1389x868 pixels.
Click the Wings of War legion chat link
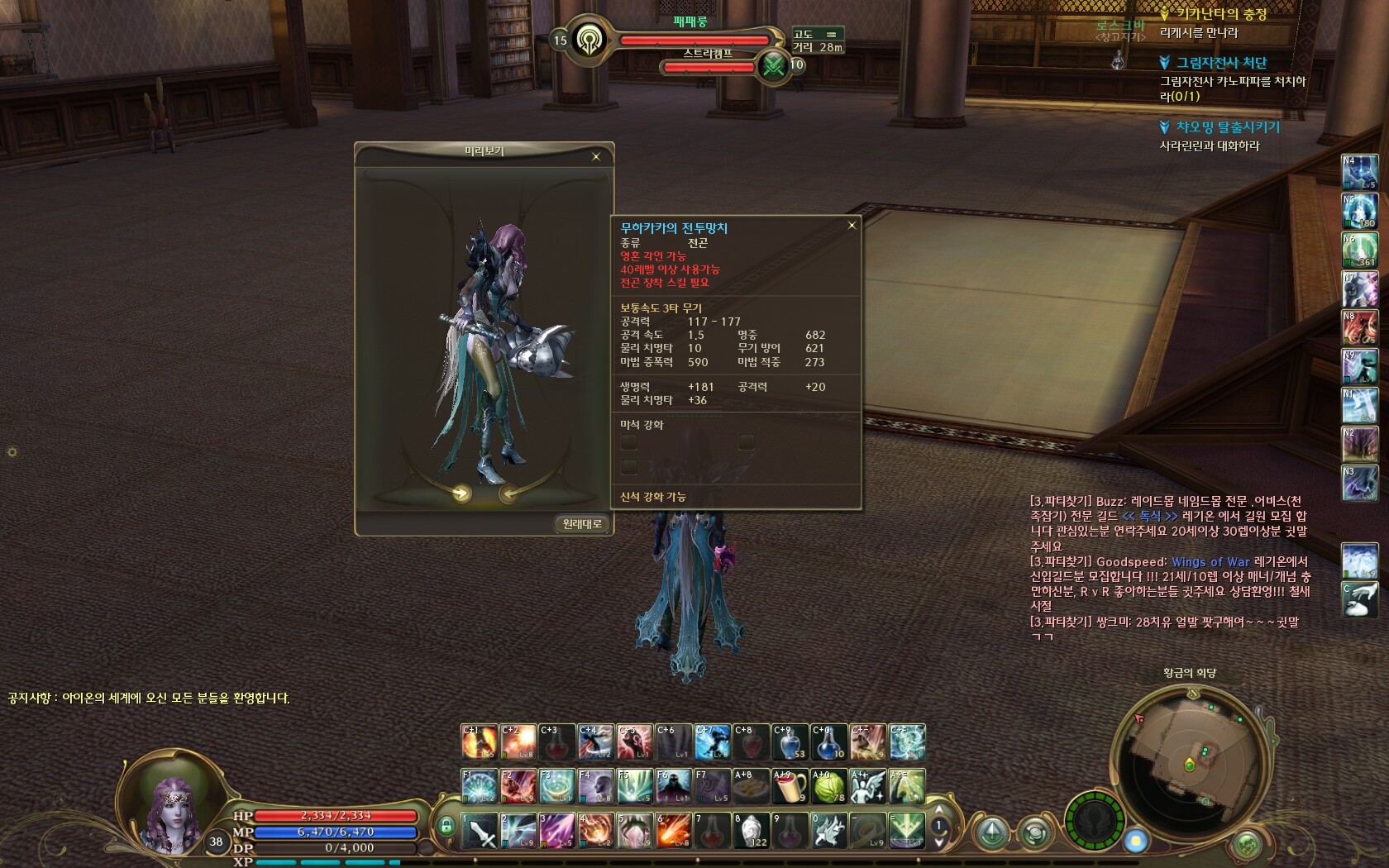click(1210, 561)
